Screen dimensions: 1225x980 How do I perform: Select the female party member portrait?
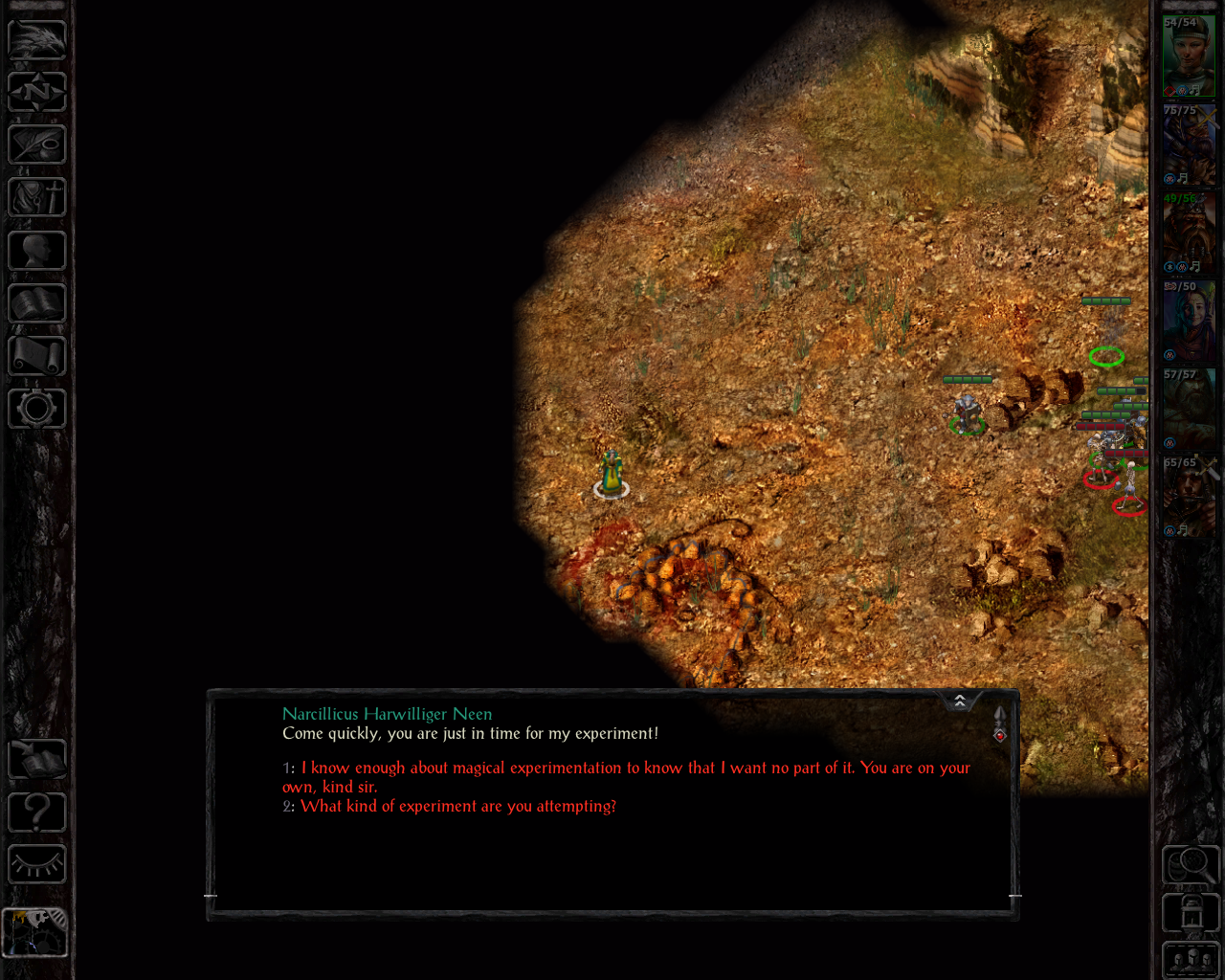(1189, 321)
